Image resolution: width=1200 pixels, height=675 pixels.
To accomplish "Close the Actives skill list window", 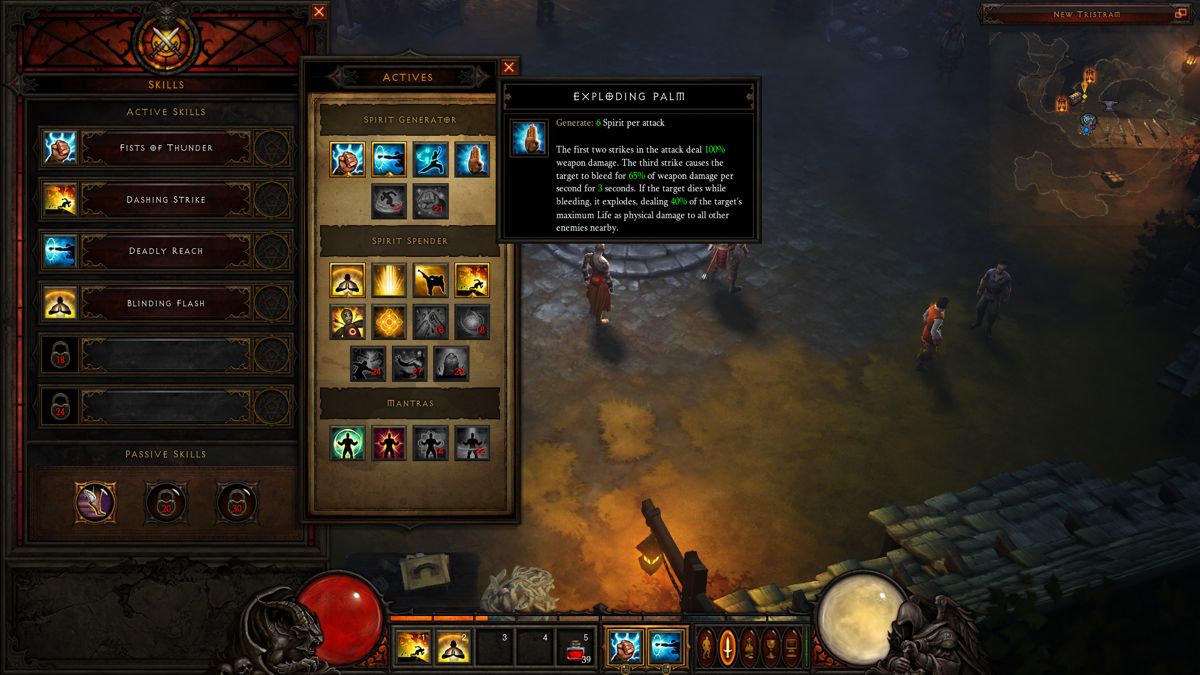I will [509, 67].
